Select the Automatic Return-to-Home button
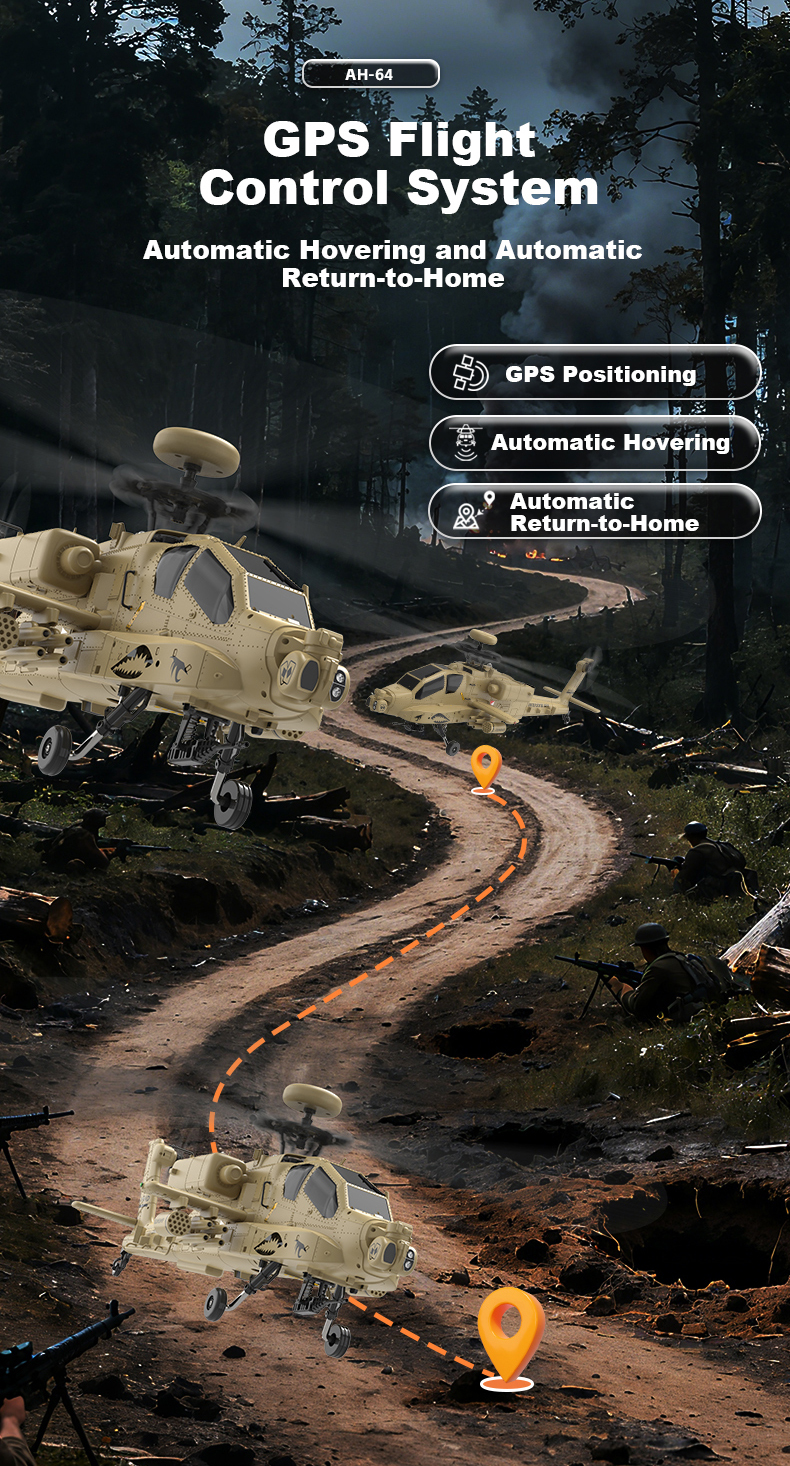 (x=595, y=511)
